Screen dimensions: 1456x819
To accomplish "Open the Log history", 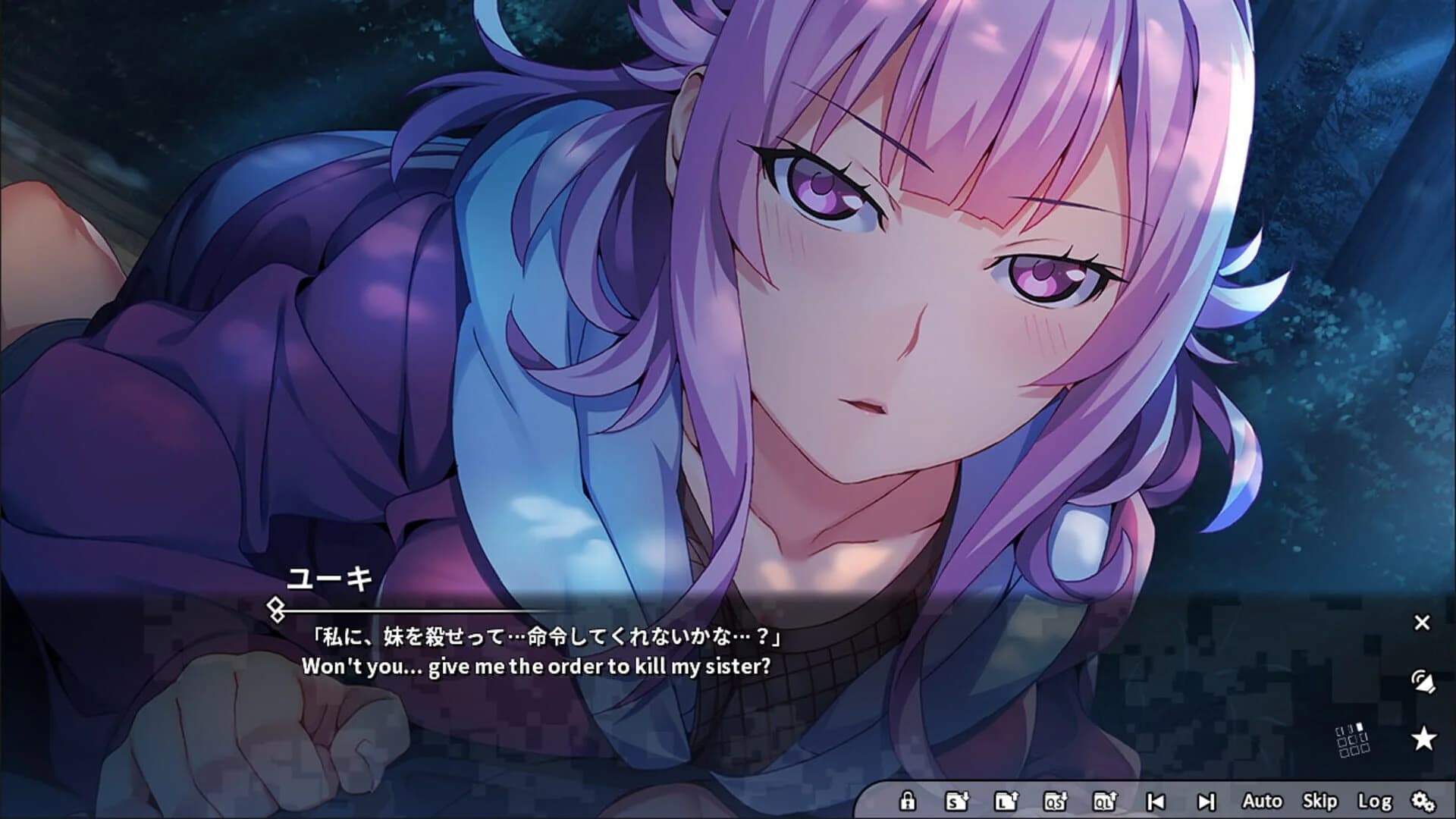I will click(1376, 800).
